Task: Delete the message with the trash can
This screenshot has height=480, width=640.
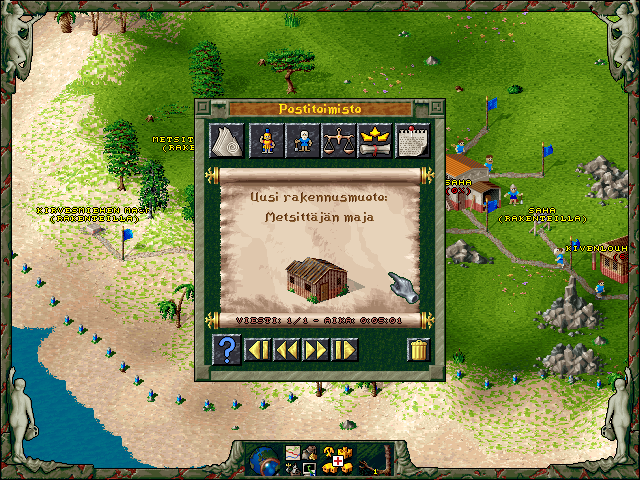Action: click(x=419, y=350)
